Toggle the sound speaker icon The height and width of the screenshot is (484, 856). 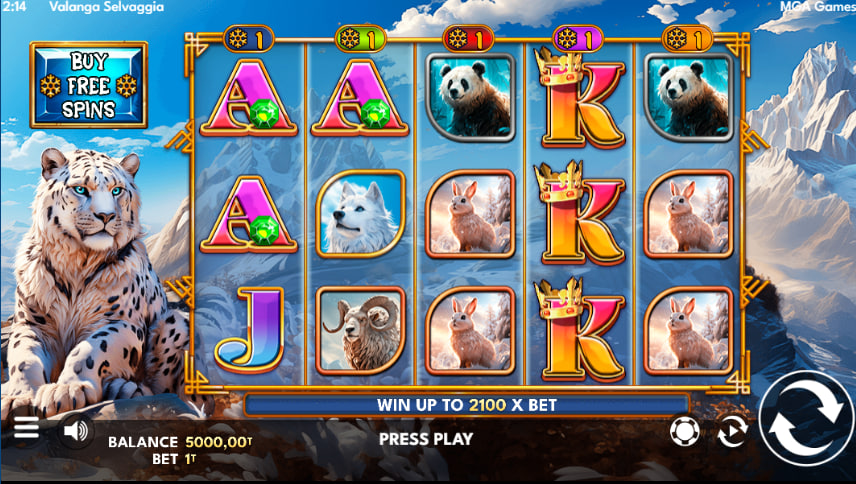(x=74, y=431)
